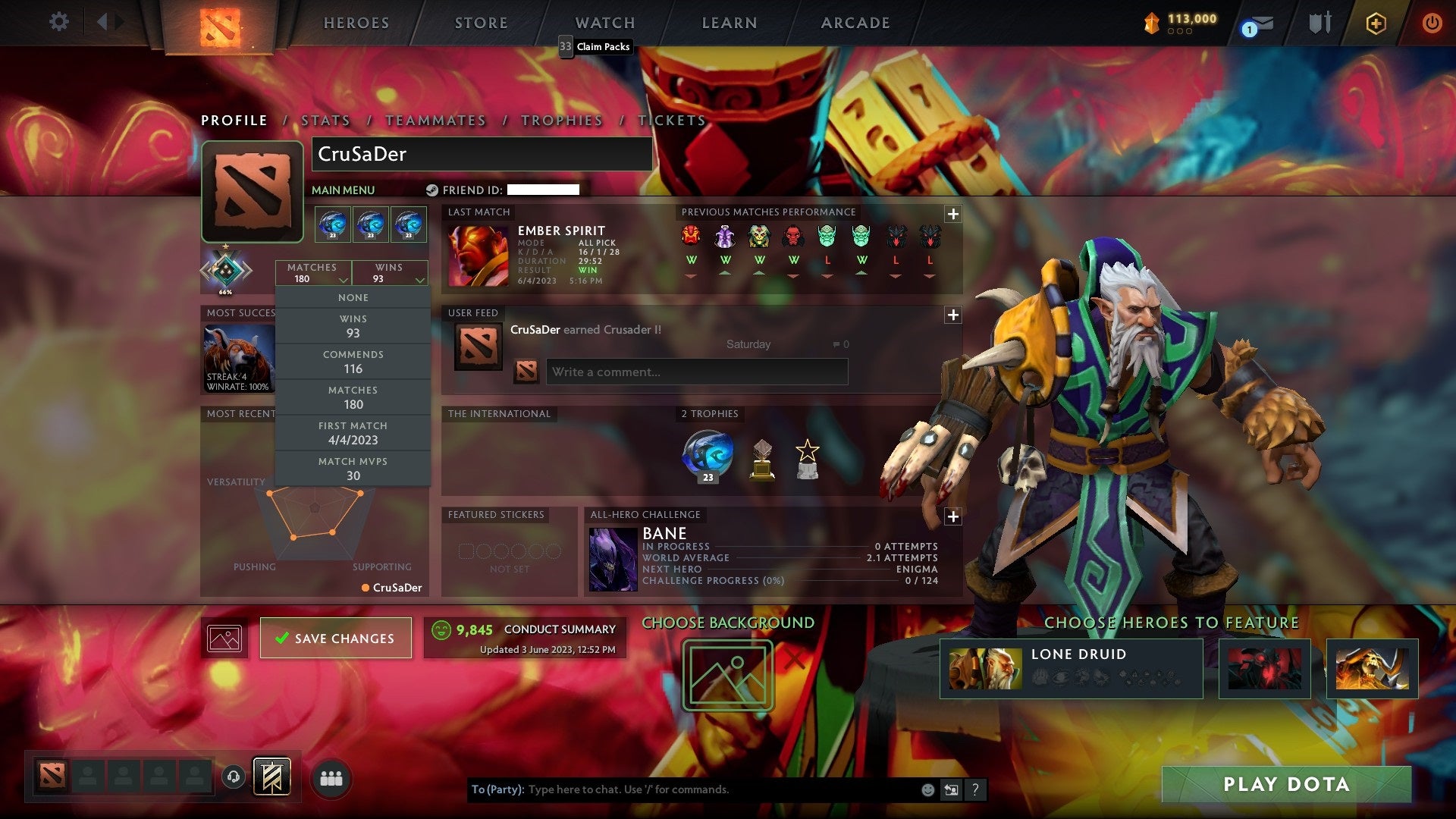1456x819 pixels.
Task: Click the party invite group icon
Action: [x=331, y=777]
